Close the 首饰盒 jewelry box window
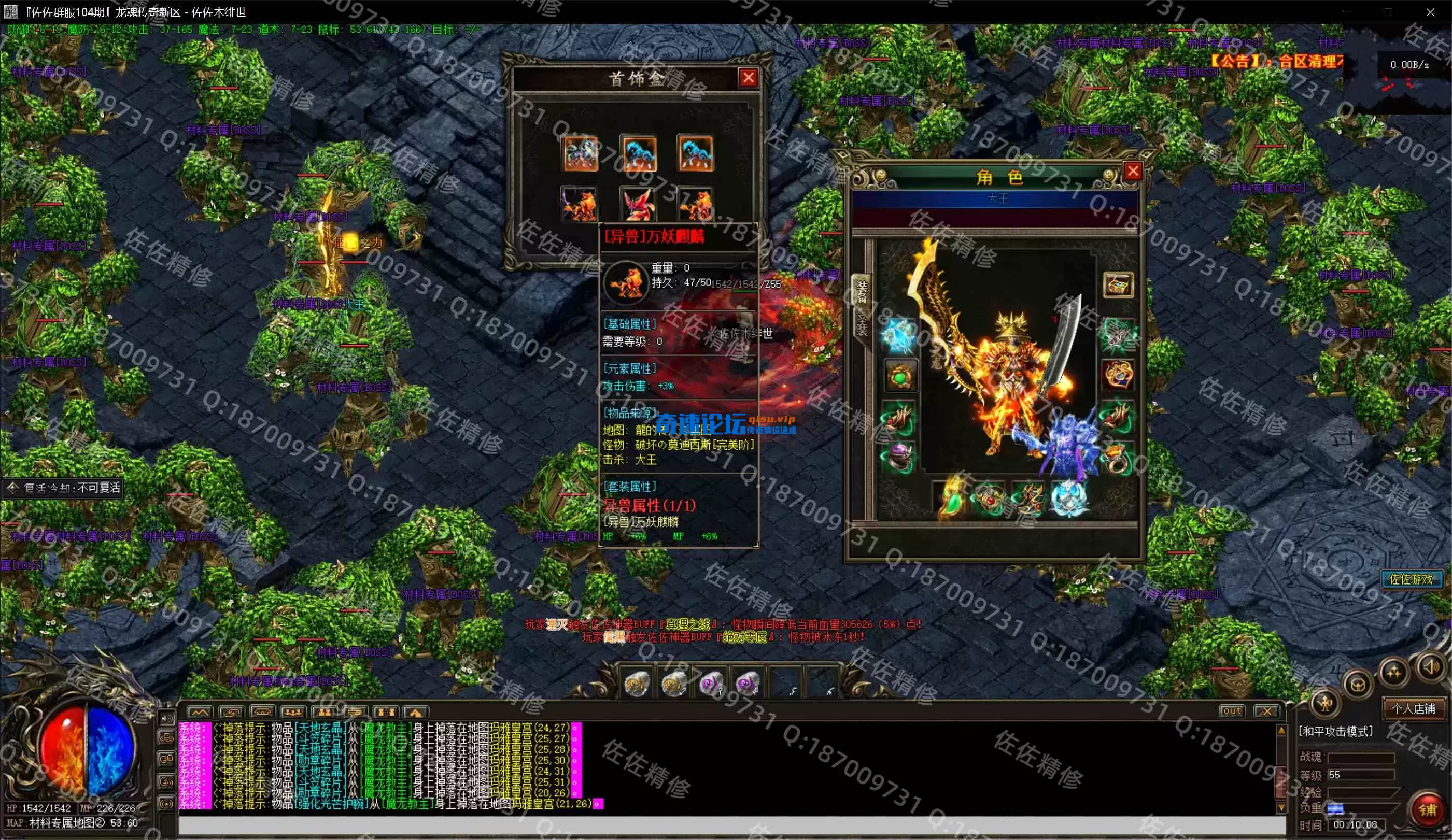The height and width of the screenshot is (840, 1452). [x=748, y=78]
